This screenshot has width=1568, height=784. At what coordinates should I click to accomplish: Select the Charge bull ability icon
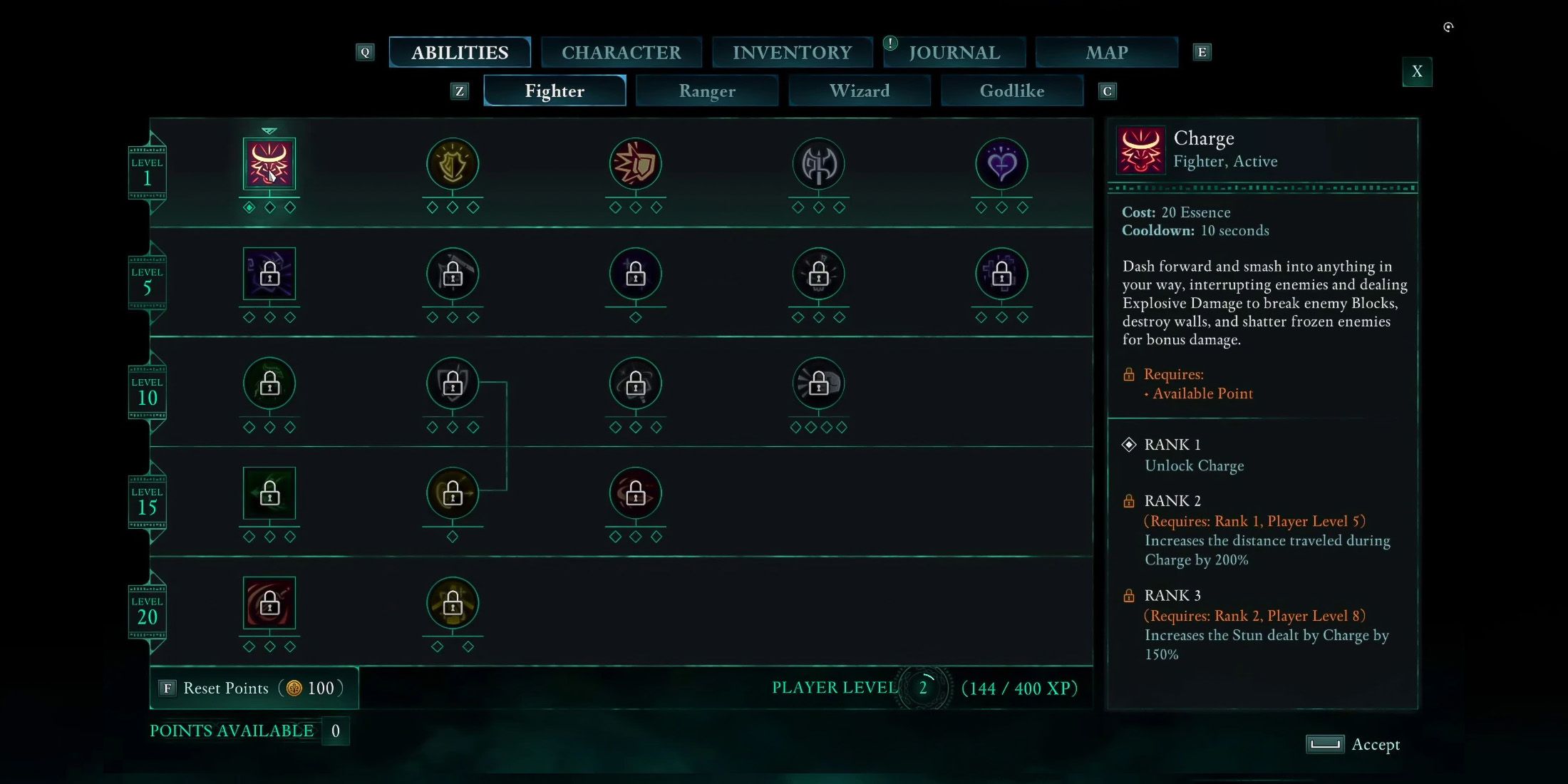point(269,165)
